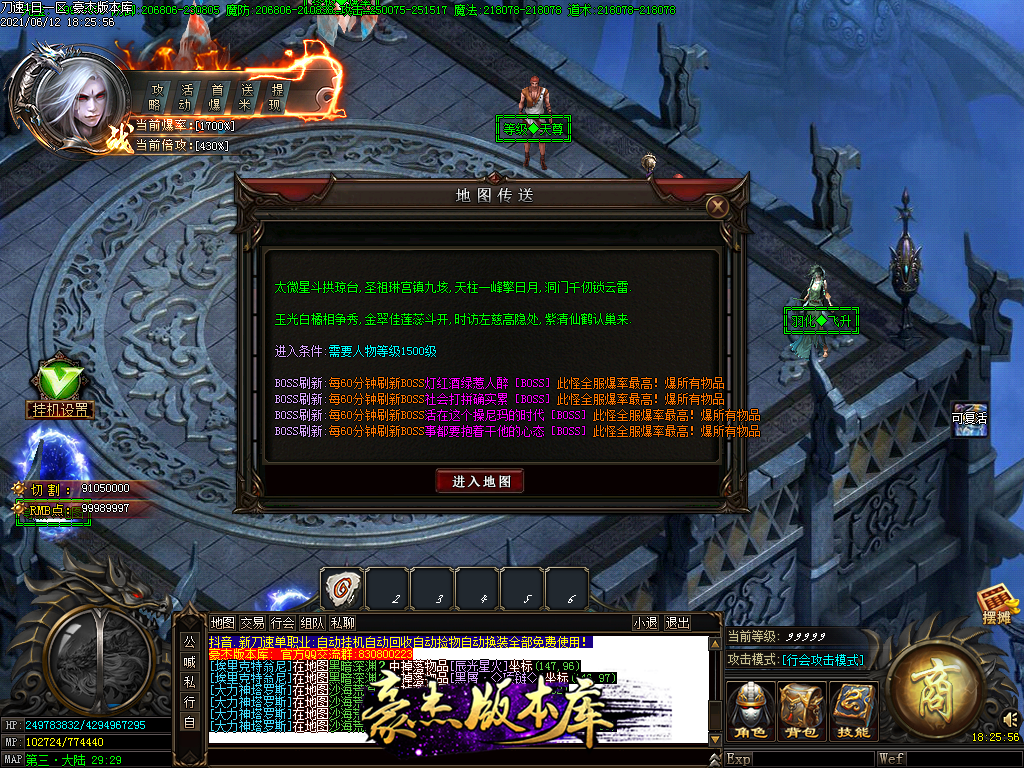Select the 组队 team tab

313,623
